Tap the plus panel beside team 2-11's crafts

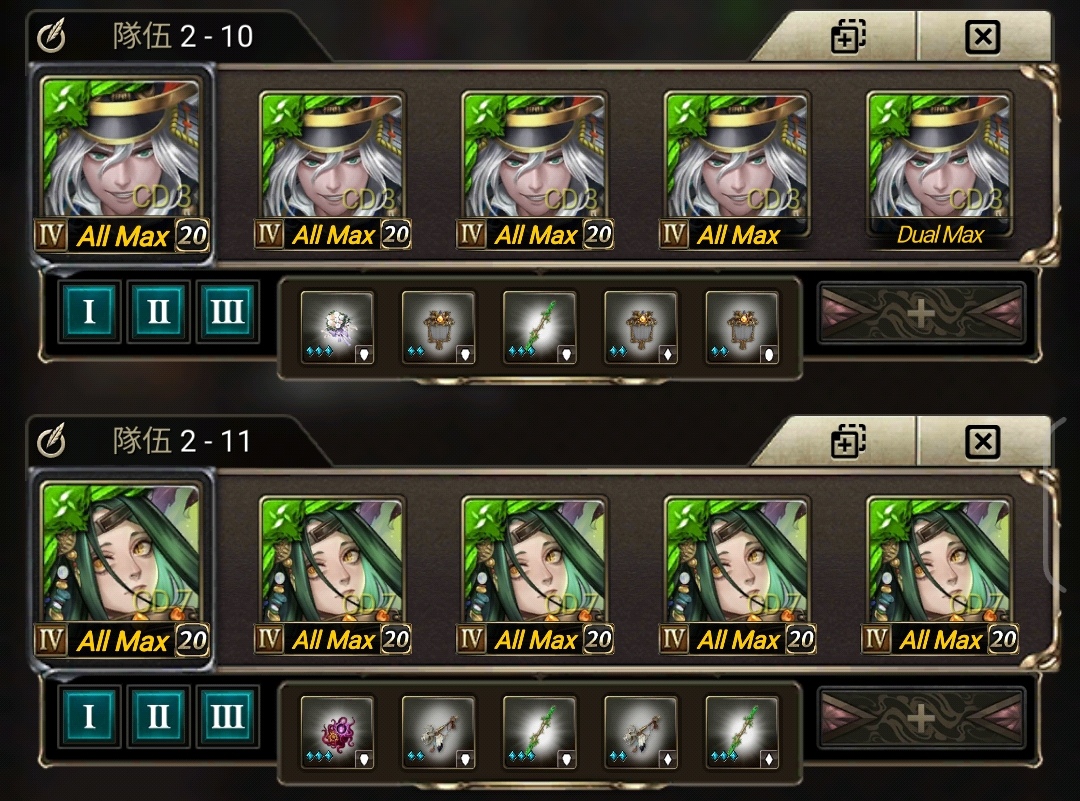(x=921, y=718)
